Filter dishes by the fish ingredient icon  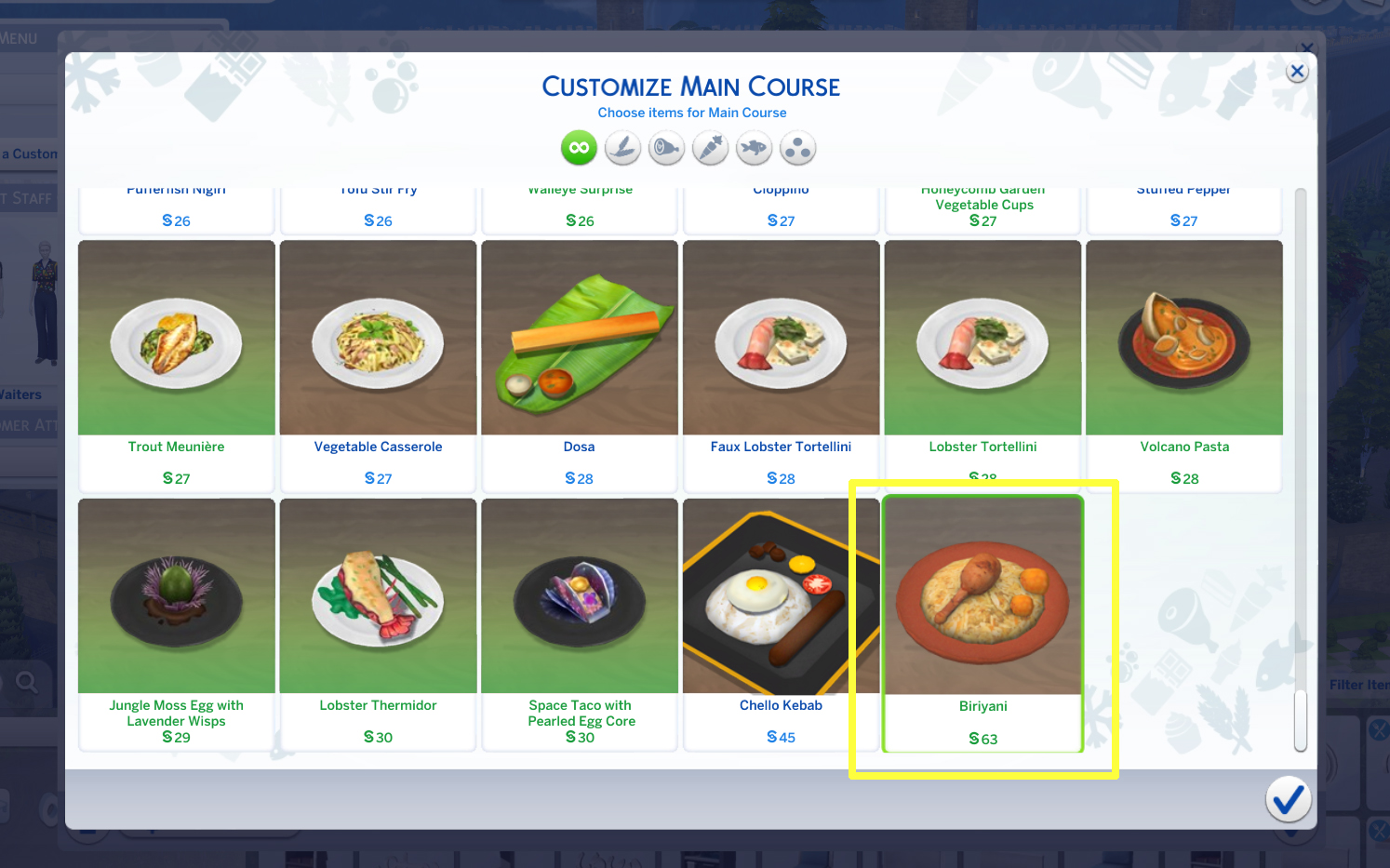click(x=753, y=147)
